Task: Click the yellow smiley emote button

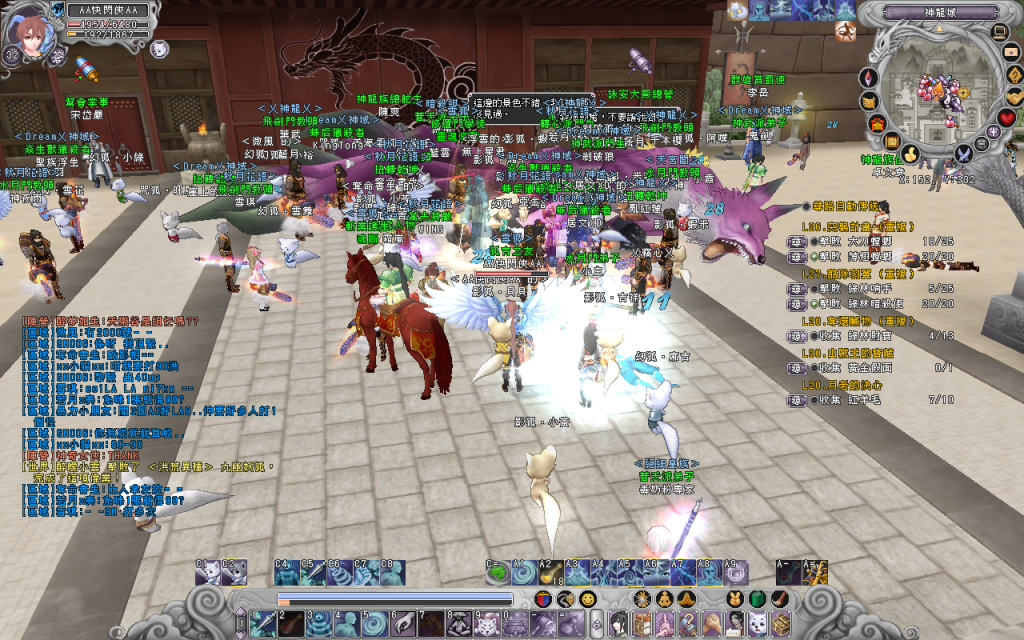Action: click(588, 598)
